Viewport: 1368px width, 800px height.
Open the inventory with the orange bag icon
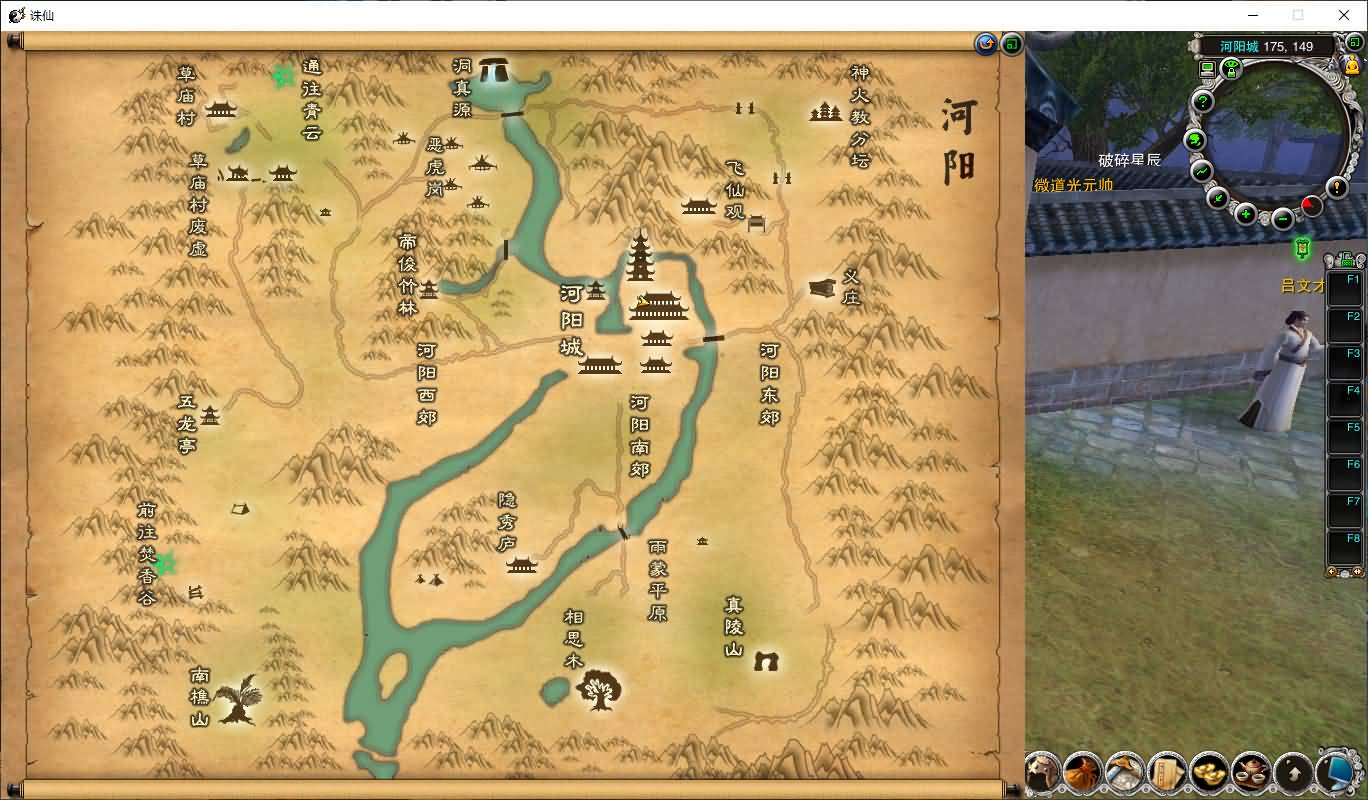[x=1082, y=774]
